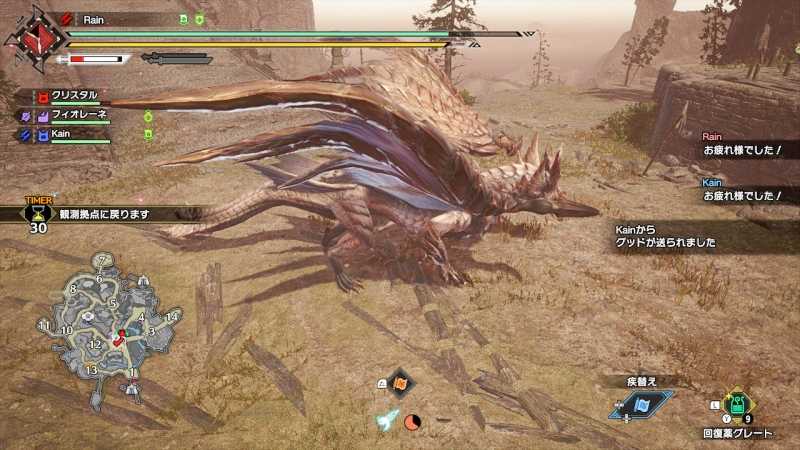Choose party member フィオレーネ in the list
800x450 pixels.
pyautogui.click(x=78, y=115)
